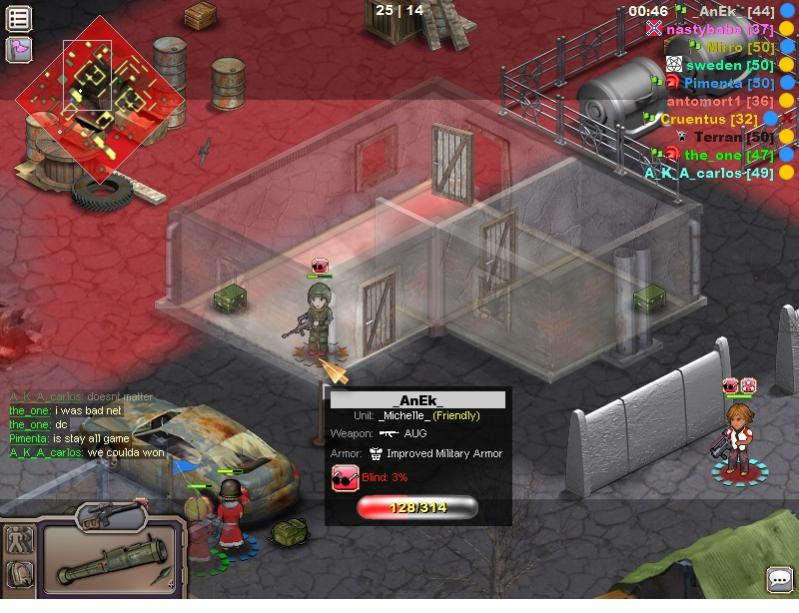Toggle the standing stance button
Image resolution: width=799 pixels, height=613 pixels.
pos(19,541)
